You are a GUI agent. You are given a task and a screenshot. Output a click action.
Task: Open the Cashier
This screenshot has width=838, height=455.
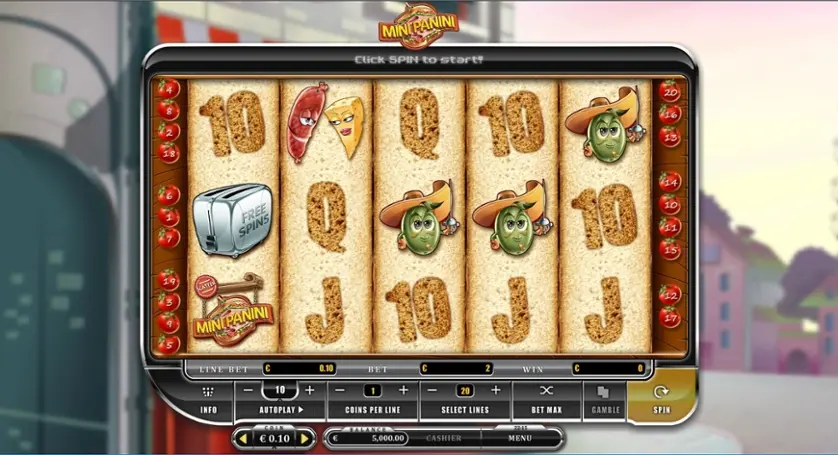tap(444, 438)
